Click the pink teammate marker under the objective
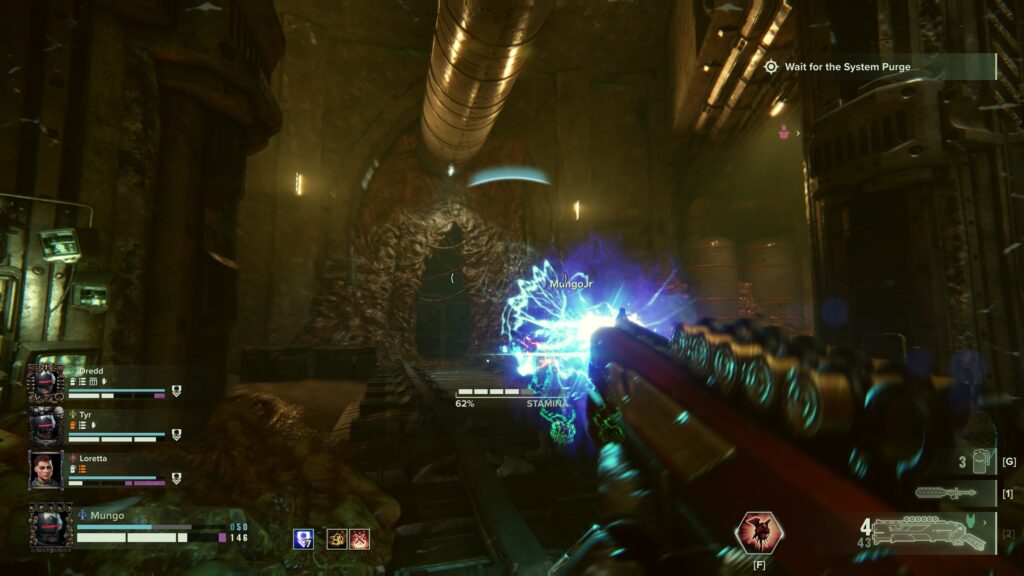The image size is (1024, 576). 786,131
